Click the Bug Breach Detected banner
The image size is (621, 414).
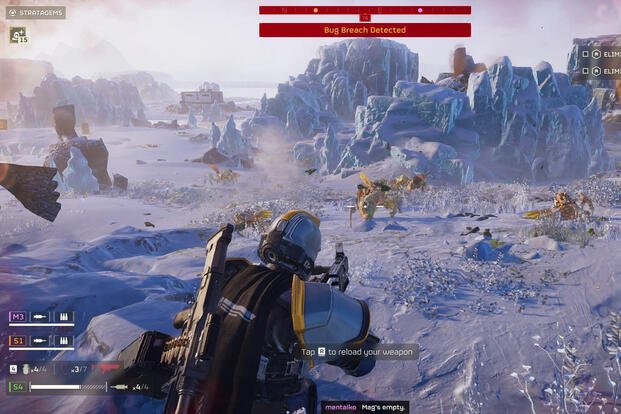coord(364,30)
